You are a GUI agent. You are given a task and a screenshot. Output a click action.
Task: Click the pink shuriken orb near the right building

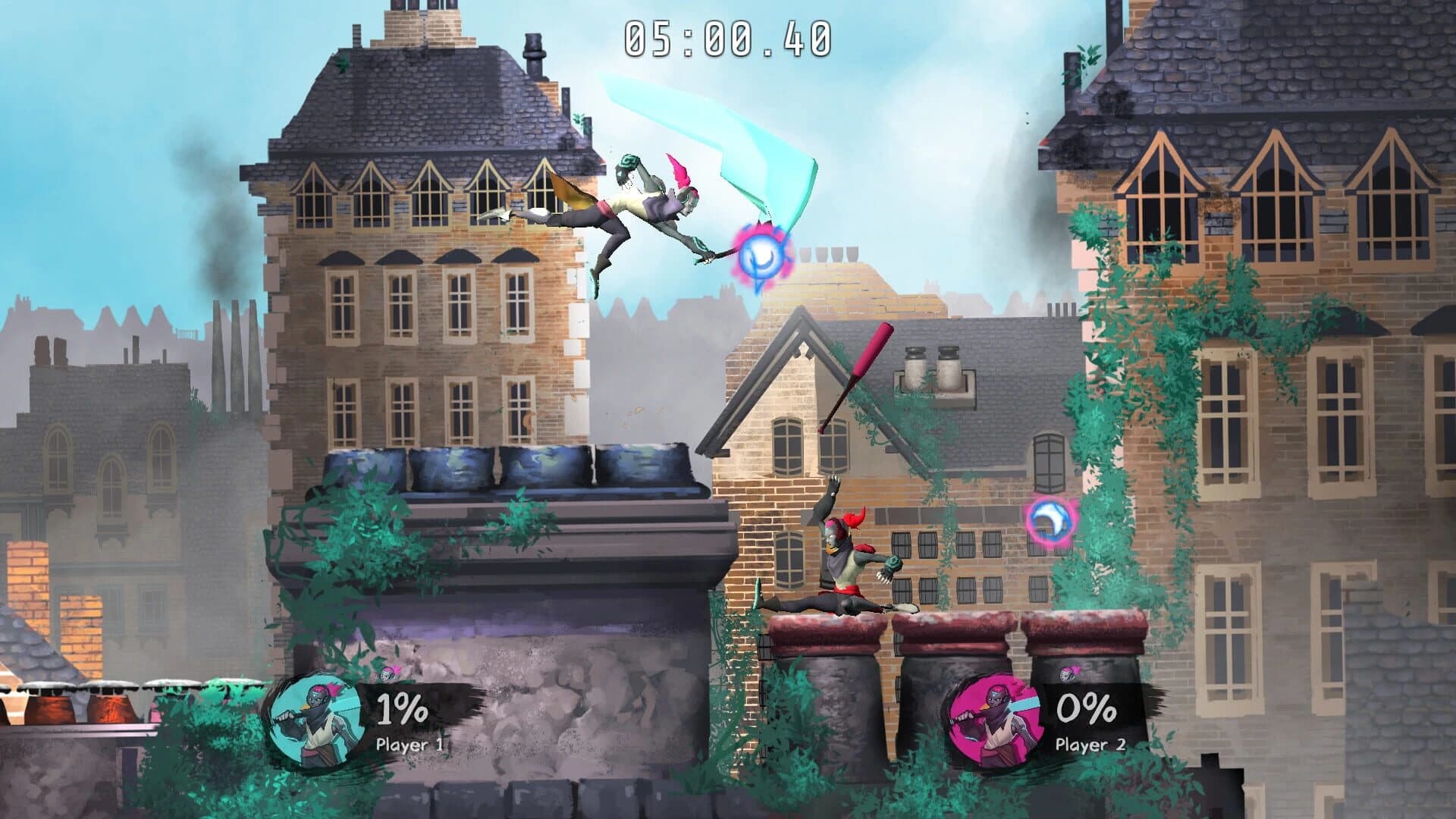1053,522
